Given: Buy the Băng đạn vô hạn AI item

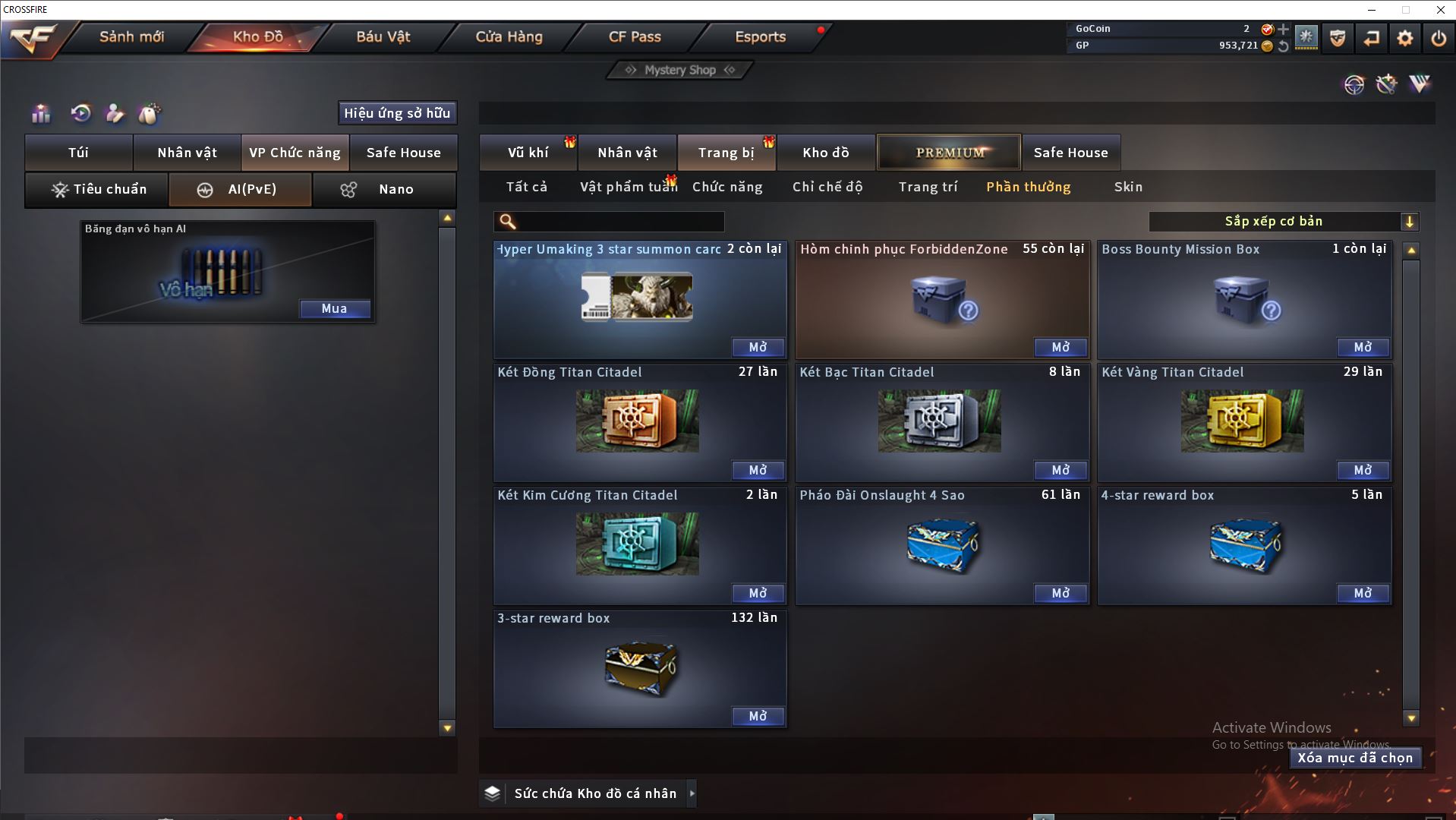Looking at the screenshot, I should click(334, 308).
